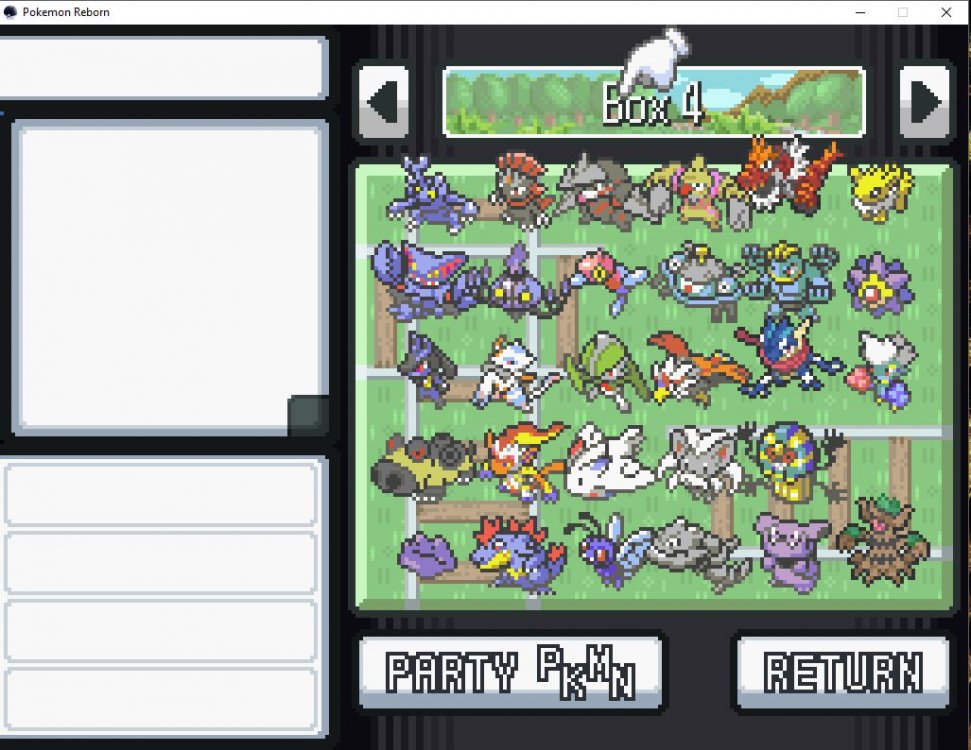This screenshot has height=750, width=971.
Task: Pick the white Togekiss
Action: [609, 461]
